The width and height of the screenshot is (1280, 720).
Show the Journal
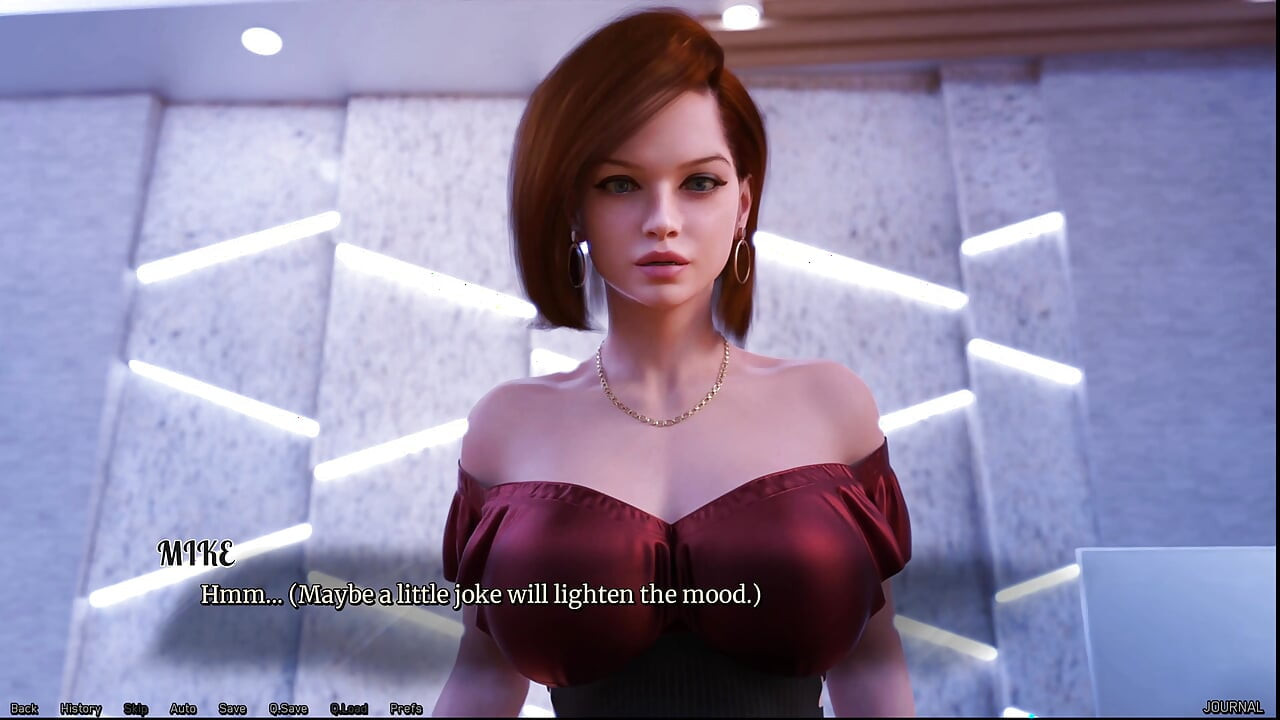click(x=1233, y=707)
